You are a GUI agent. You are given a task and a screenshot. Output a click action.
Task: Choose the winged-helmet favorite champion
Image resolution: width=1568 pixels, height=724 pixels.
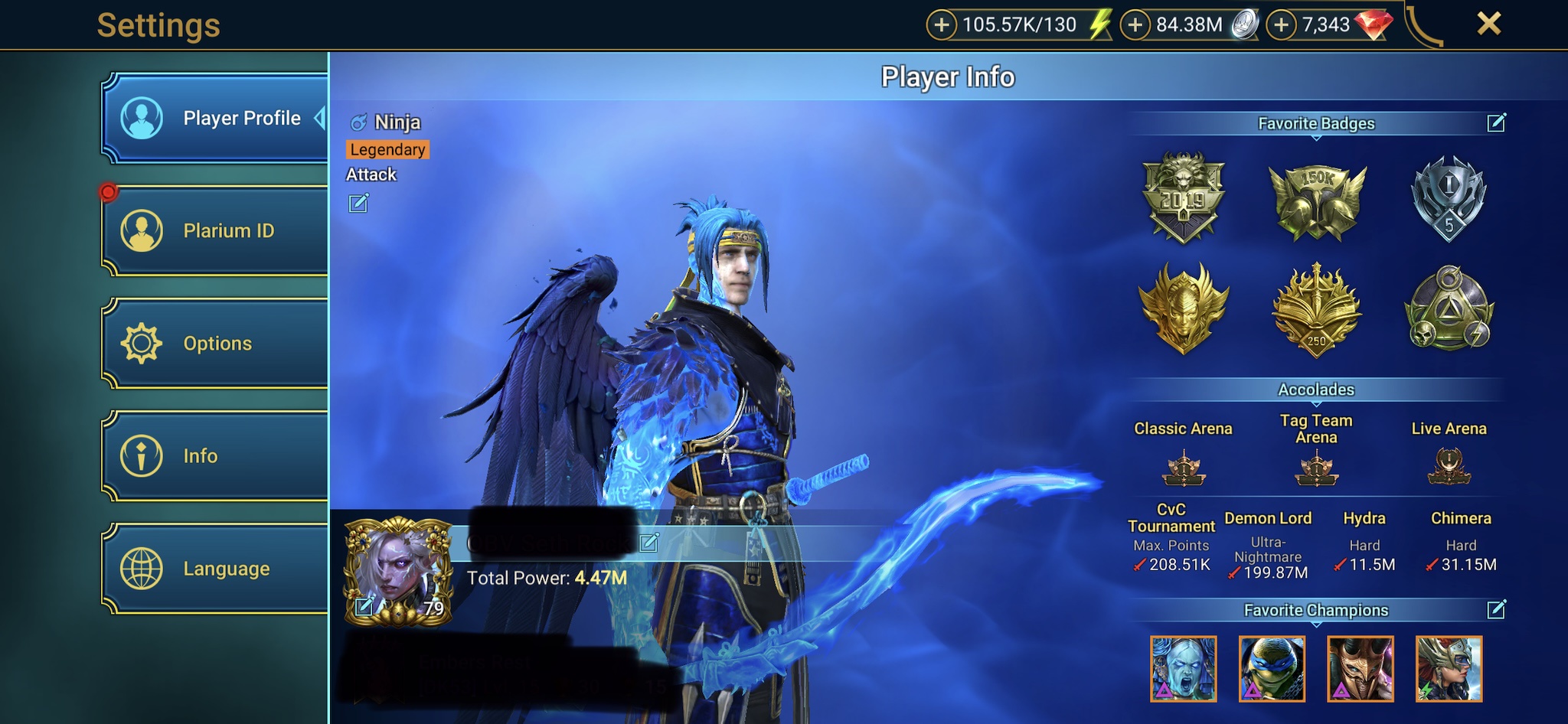point(1449,669)
